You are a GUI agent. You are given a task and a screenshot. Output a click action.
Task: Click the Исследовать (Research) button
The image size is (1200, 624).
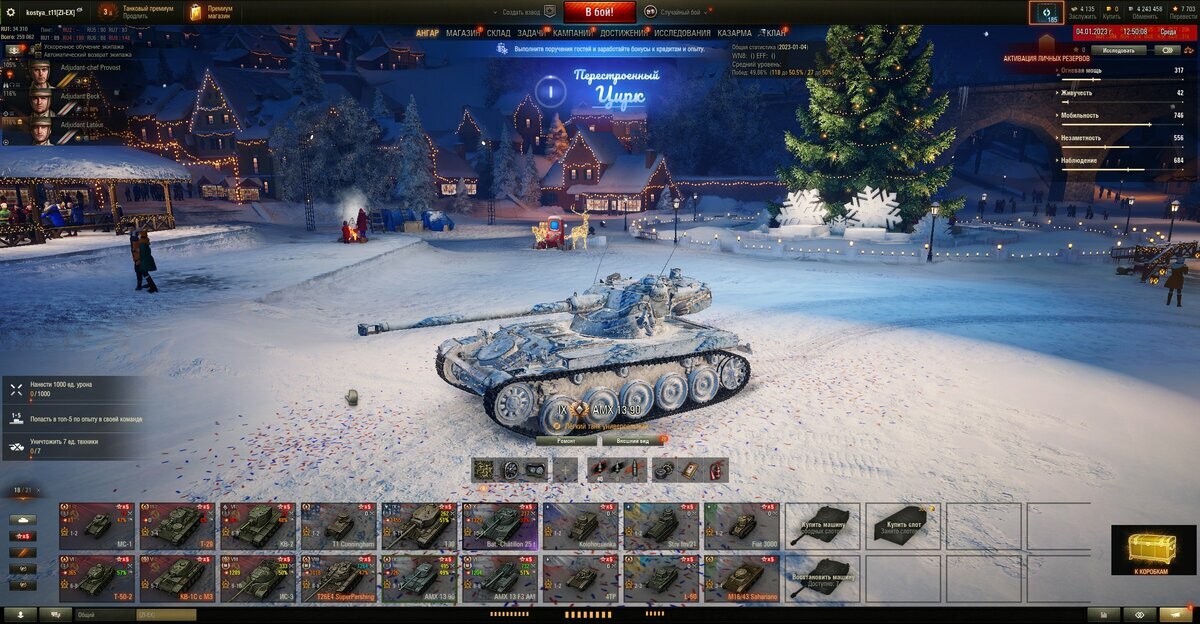tap(1118, 49)
